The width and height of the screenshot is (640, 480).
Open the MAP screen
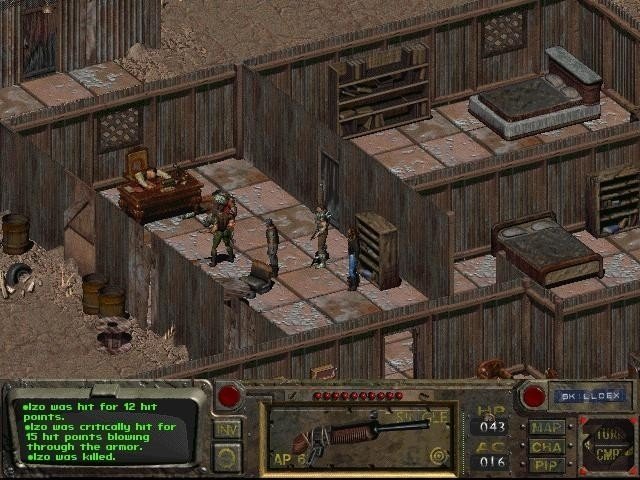pos(546,427)
